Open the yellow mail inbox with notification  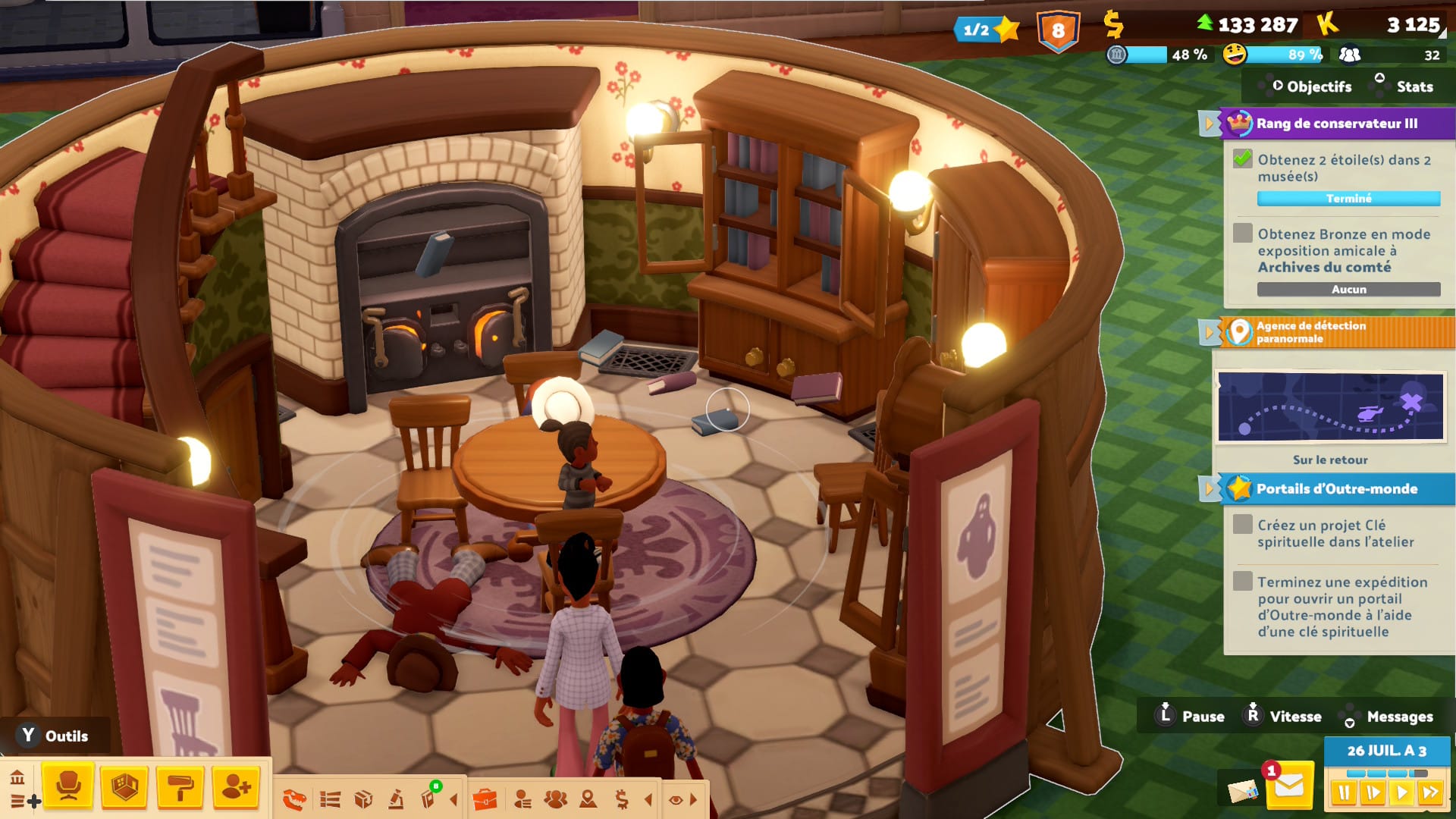click(x=1288, y=788)
